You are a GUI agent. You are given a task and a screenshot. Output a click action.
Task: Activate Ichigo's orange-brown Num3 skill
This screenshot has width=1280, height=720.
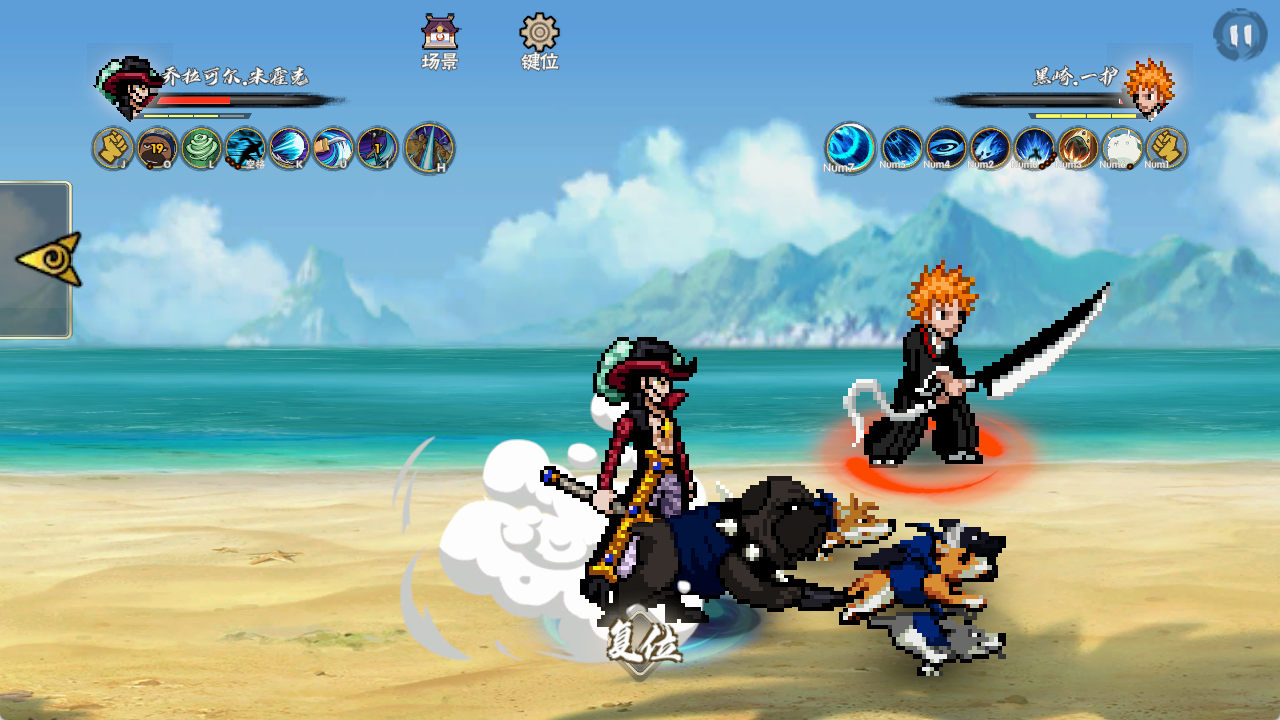tap(1078, 148)
